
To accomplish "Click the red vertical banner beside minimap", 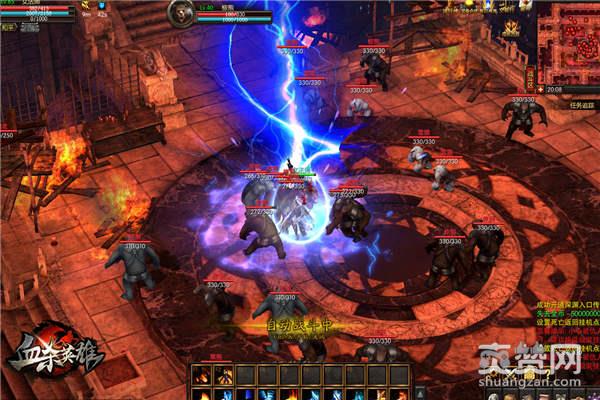I will [x=530, y=78].
